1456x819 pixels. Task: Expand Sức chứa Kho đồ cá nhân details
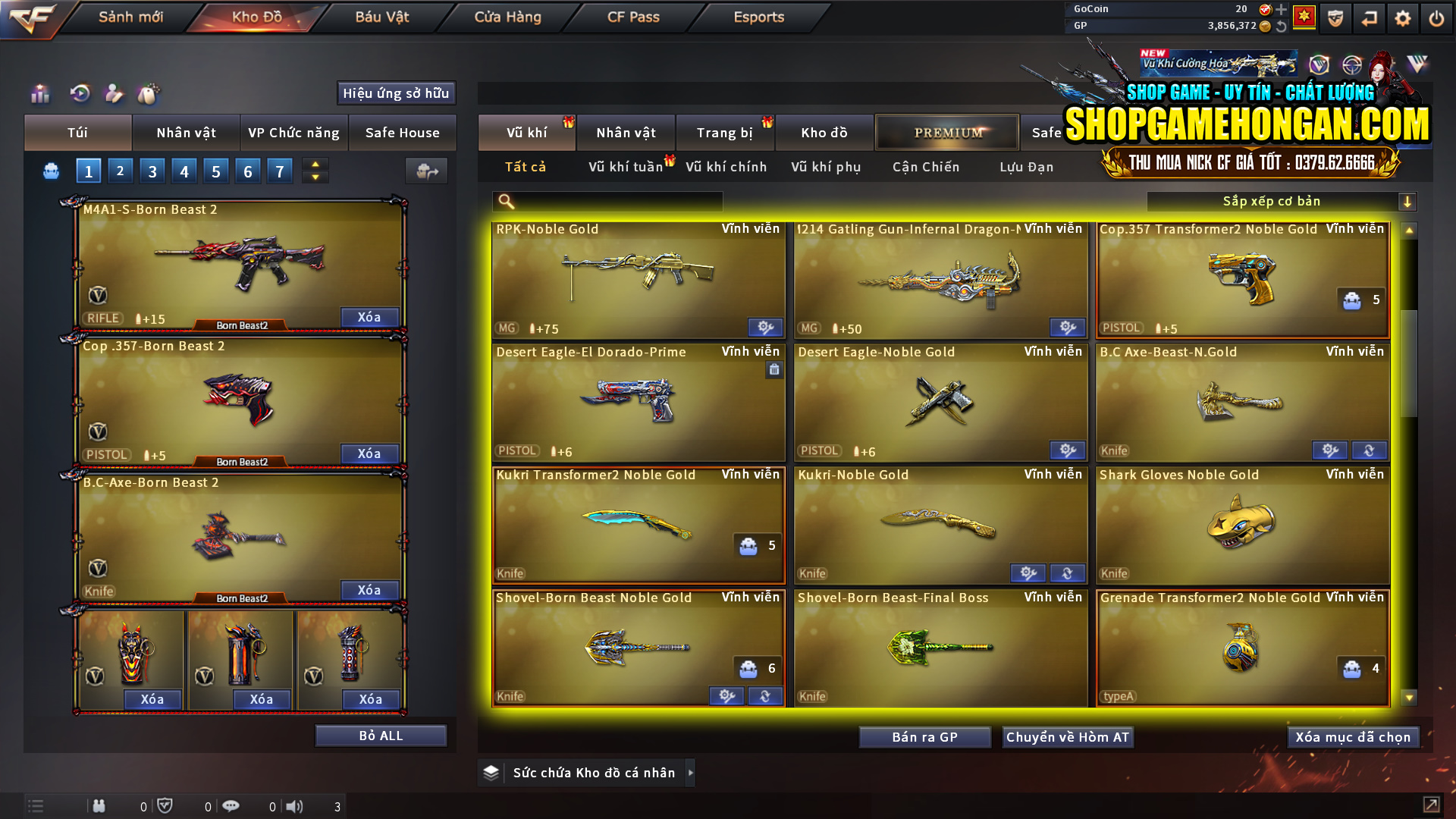click(x=691, y=773)
